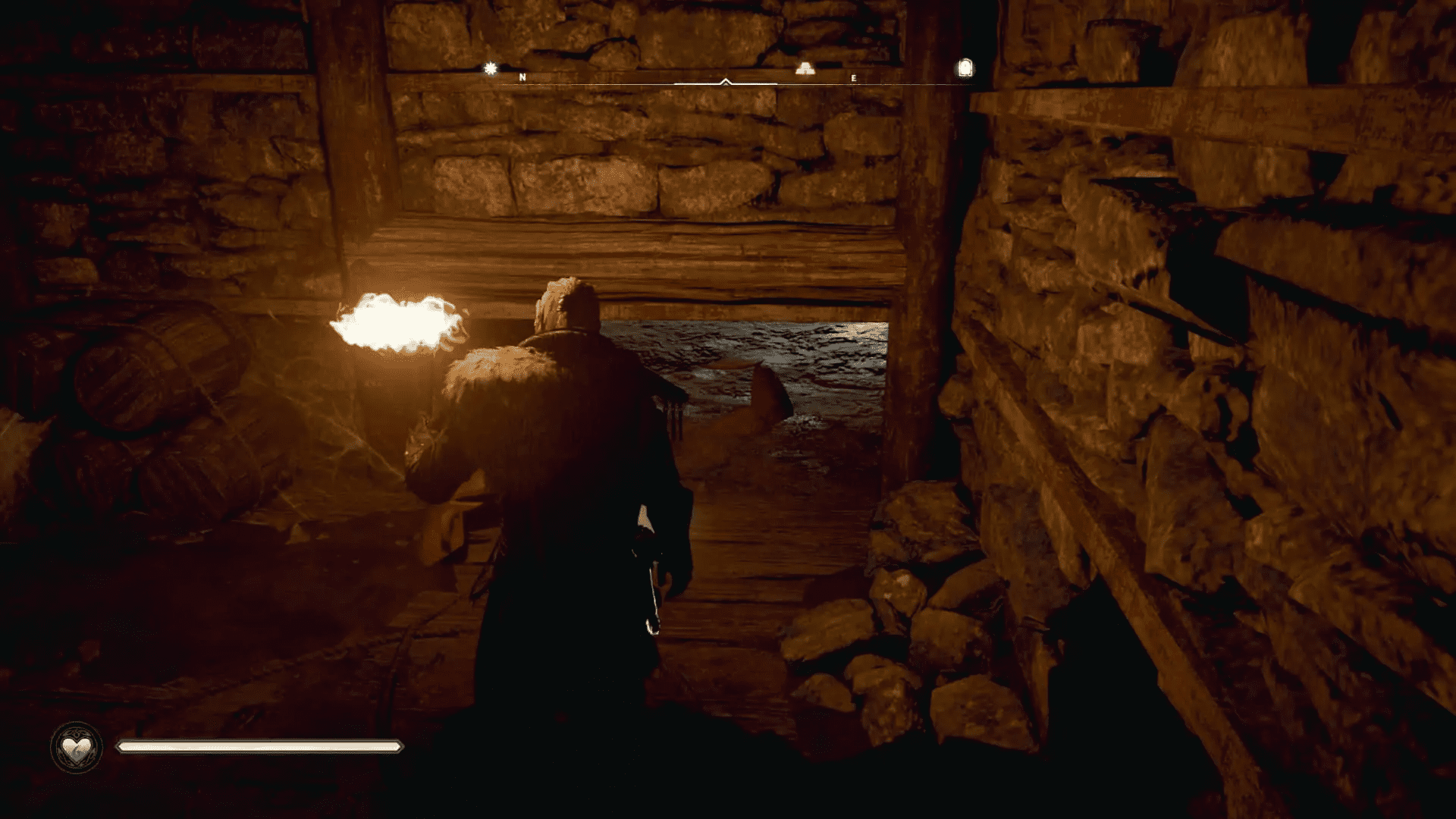This screenshot has height=819, width=1456.
Task: Click the sun mystery icon on the compass
Action: [491, 67]
